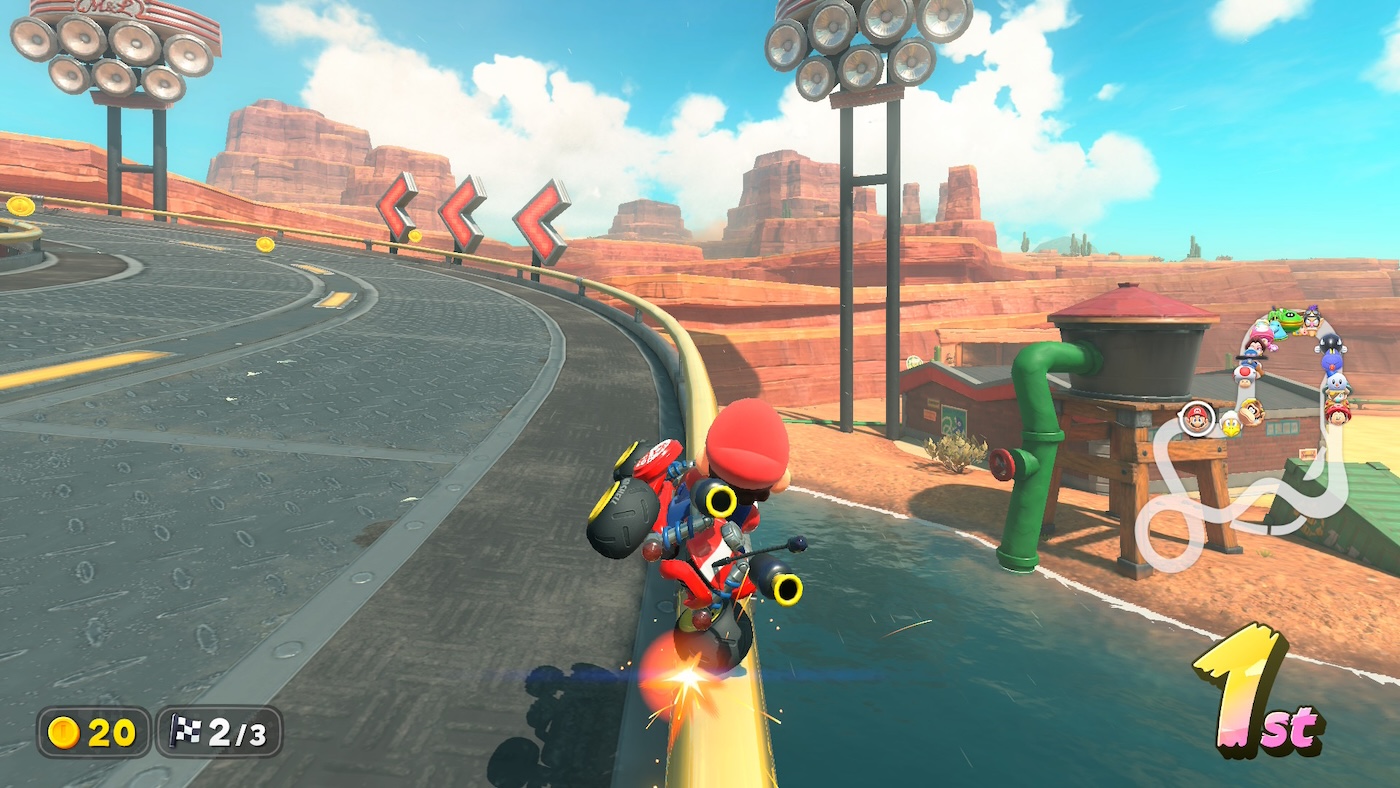Click the Waluigi marker on the minimap
The height and width of the screenshot is (788, 1400).
click(1312, 318)
